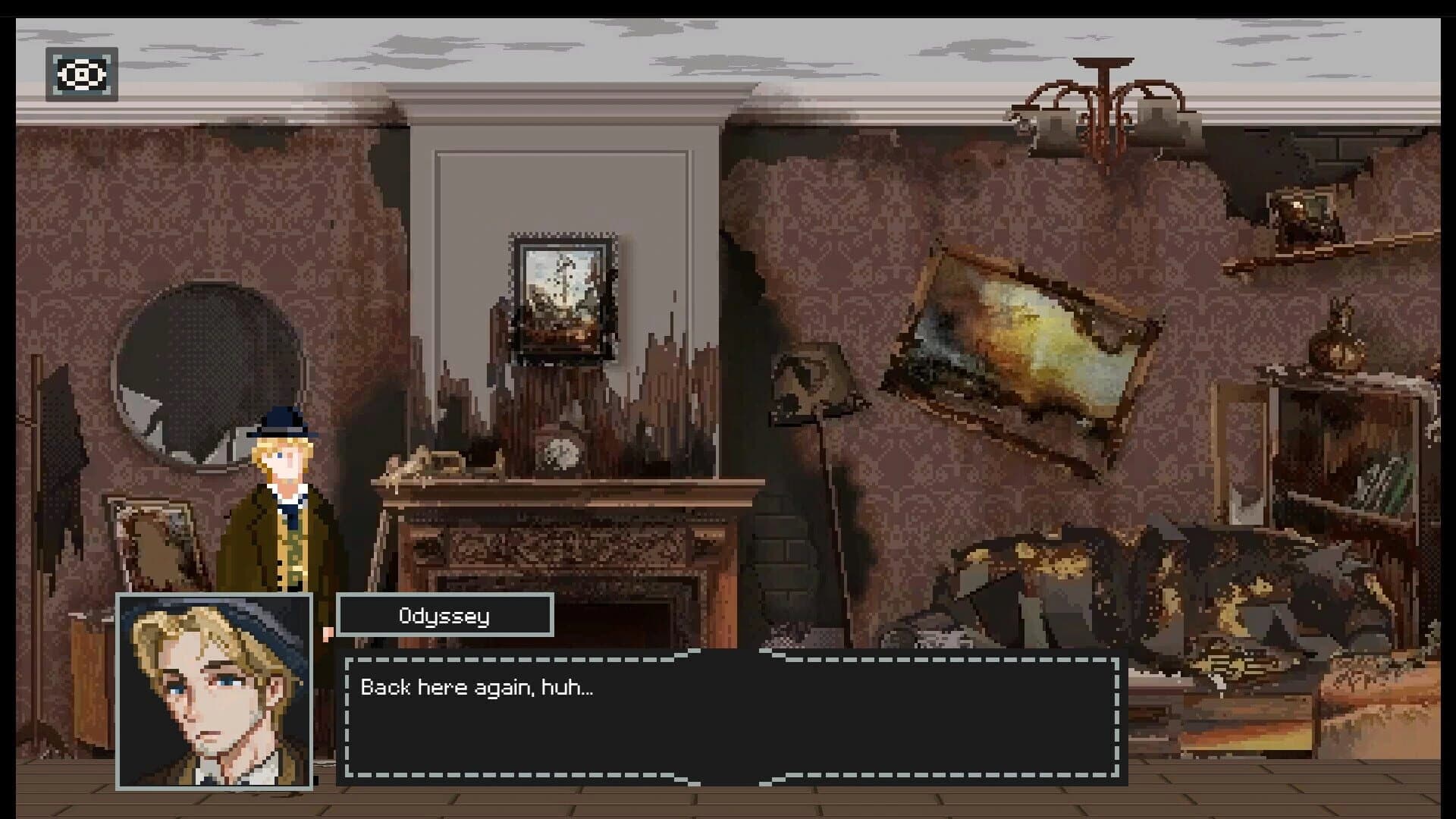Examine the hanging chandelier
Viewport: 1456px width, 819px height.
pyautogui.click(x=1100, y=106)
